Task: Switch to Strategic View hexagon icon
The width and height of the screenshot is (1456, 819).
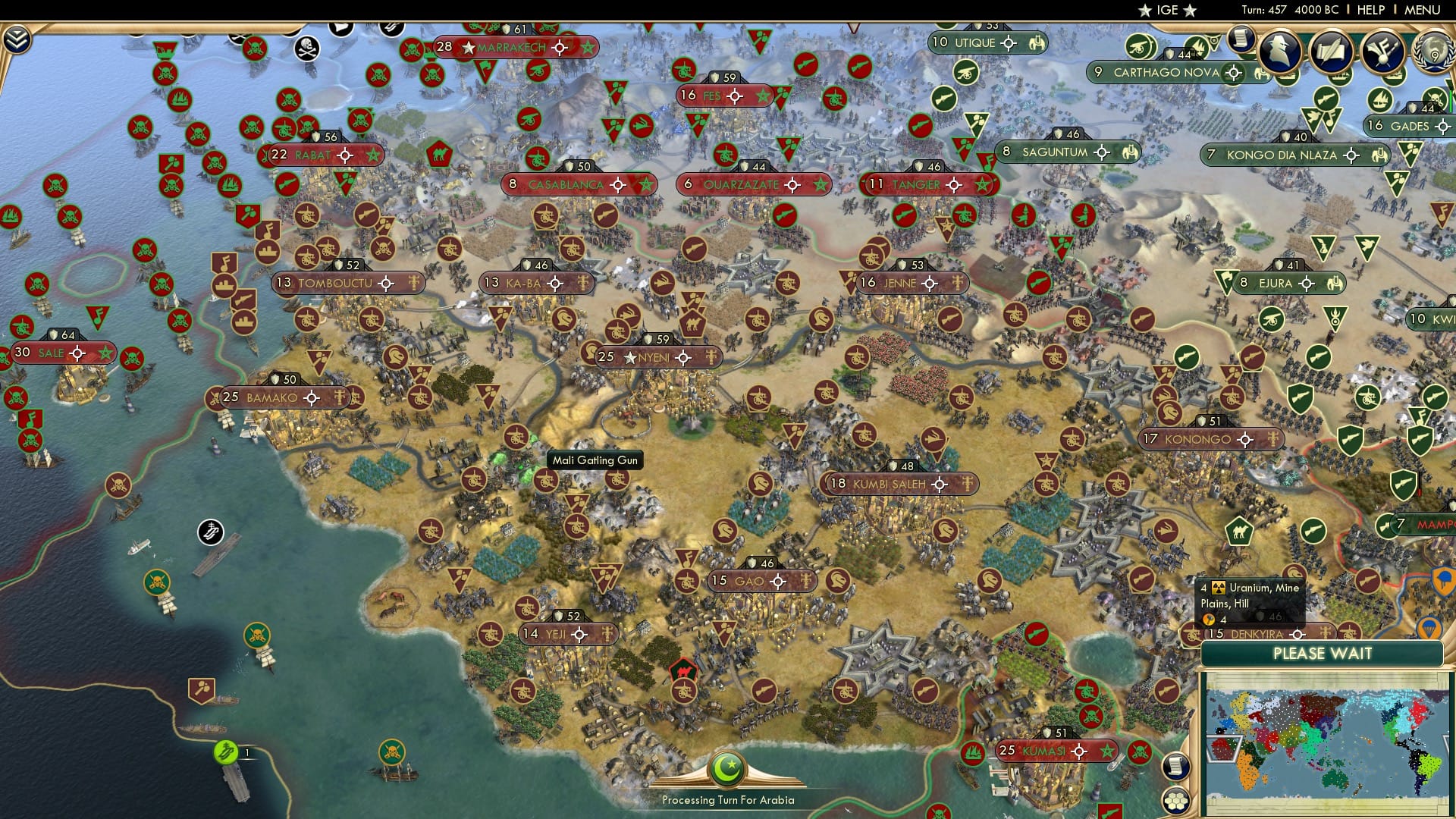Action: (x=1175, y=801)
